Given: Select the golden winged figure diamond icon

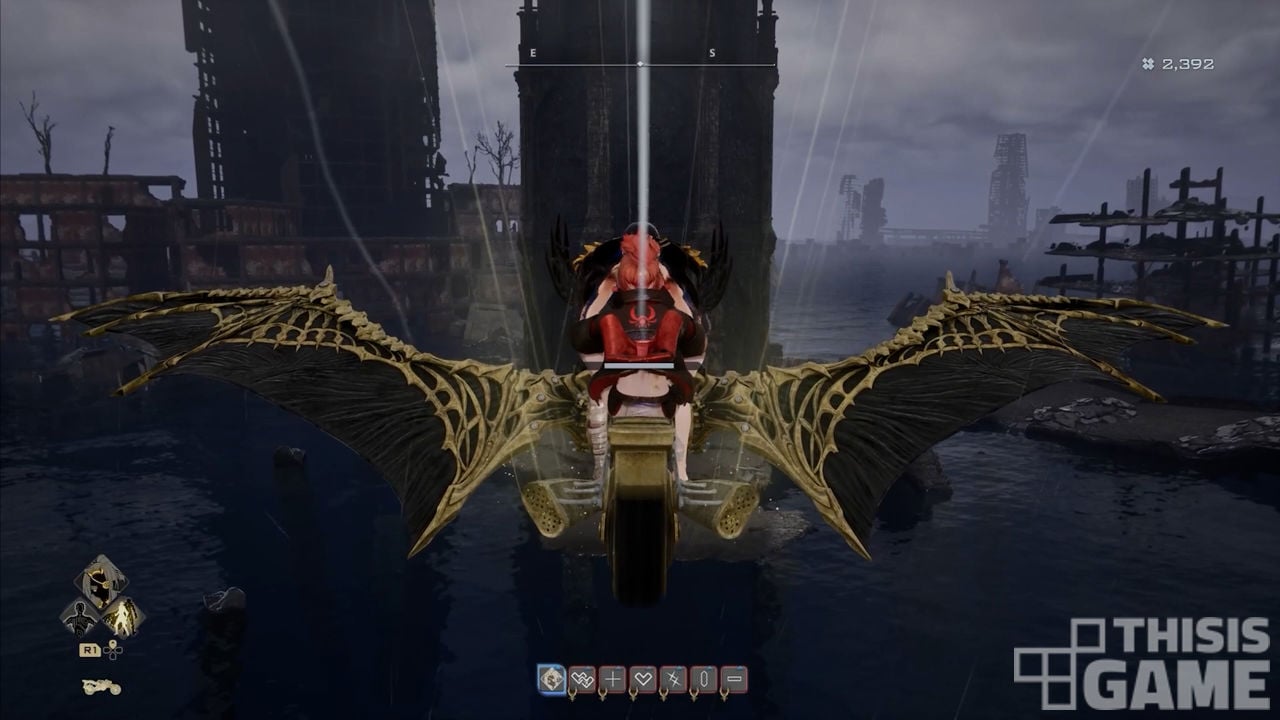Looking at the screenshot, I should point(123,615).
